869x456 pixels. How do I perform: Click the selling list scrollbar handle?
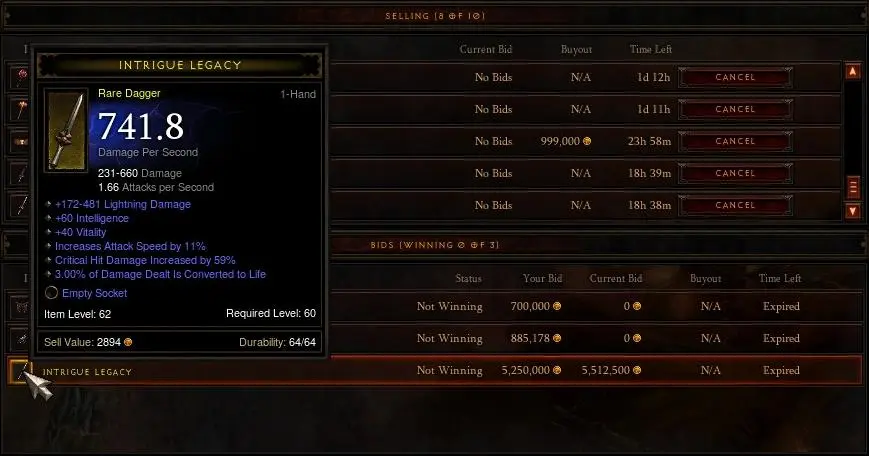853,187
